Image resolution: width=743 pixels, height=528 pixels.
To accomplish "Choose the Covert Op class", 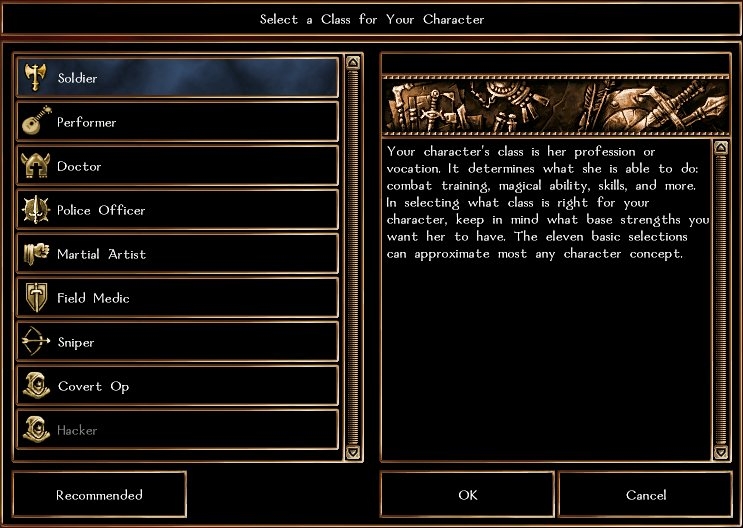I will click(178, 386).
